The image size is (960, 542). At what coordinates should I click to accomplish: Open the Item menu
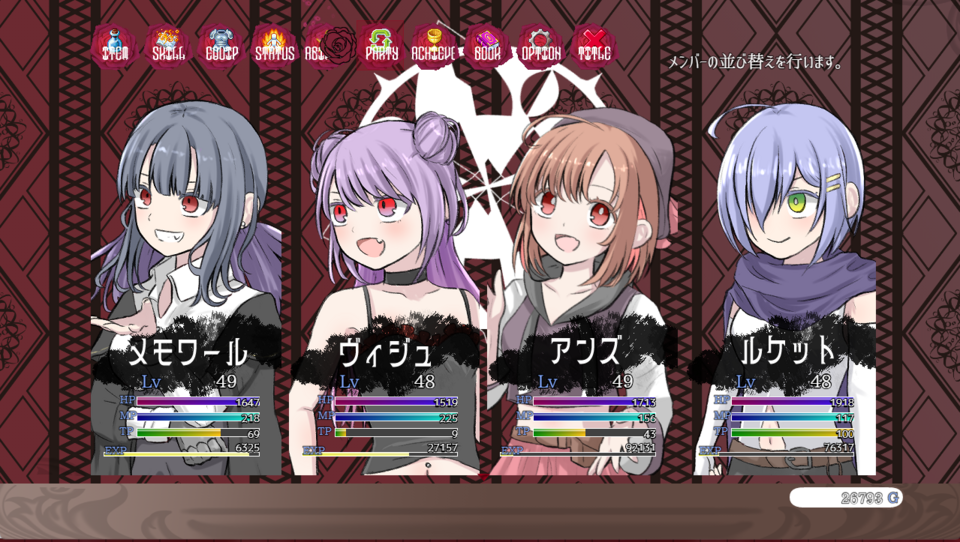pyautogui.click(x=114, y=45)
